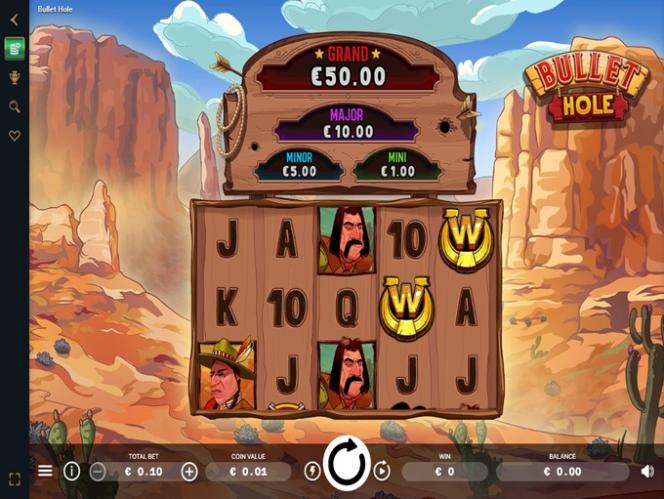Increase the total bet with plus
664x499 pixels.
pyautogui.click(x=189, y=471)
